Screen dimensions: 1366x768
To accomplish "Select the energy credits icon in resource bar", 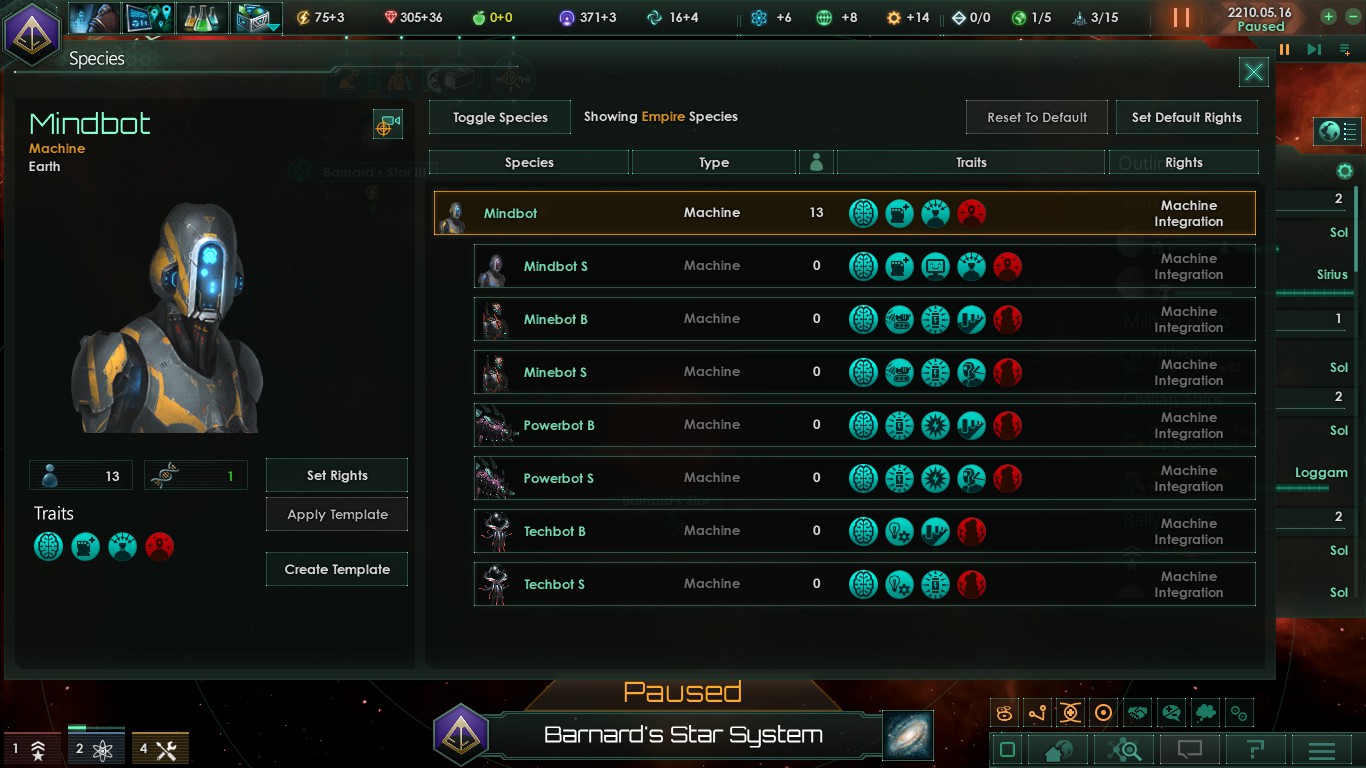I will point(303,17).
